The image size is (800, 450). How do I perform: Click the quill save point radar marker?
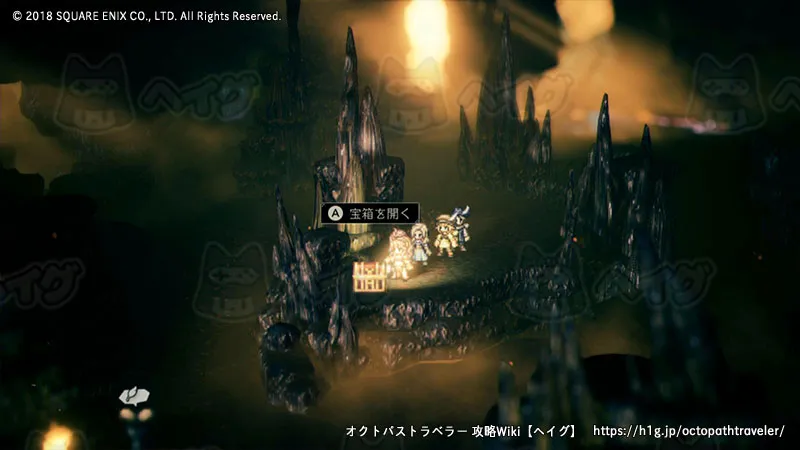pyautogui.click(x=130, y=396)
